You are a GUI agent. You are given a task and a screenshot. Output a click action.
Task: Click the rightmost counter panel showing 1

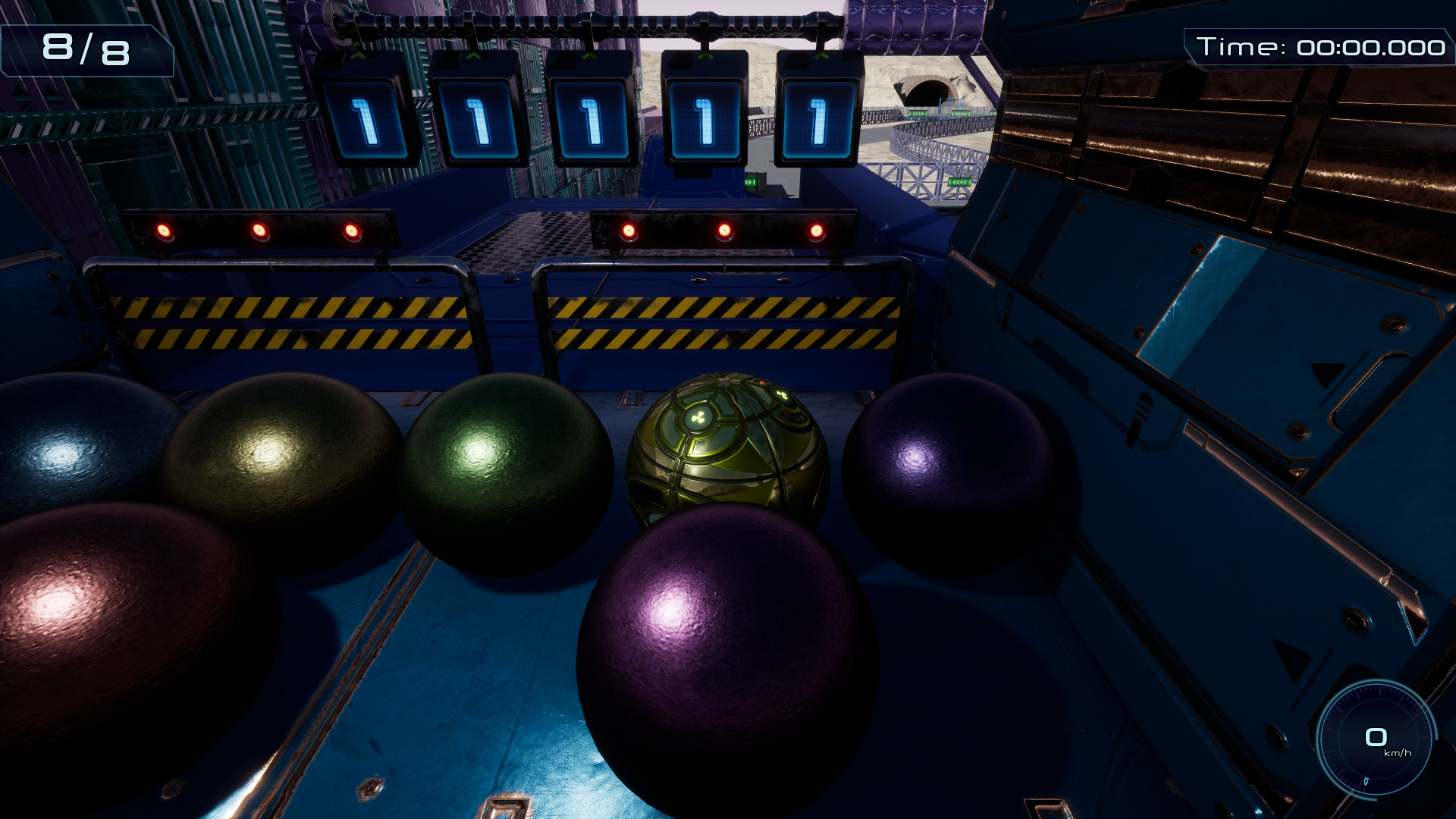click(x=817, y=121)
